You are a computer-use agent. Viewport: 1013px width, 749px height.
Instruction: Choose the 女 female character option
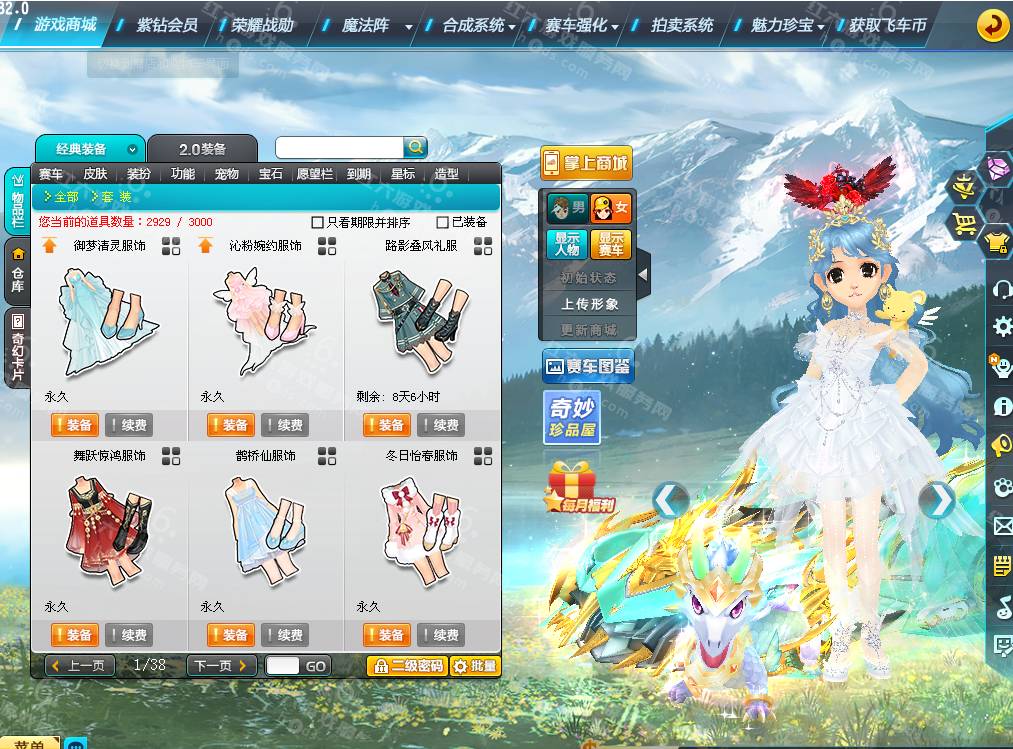tap(611, 209)
